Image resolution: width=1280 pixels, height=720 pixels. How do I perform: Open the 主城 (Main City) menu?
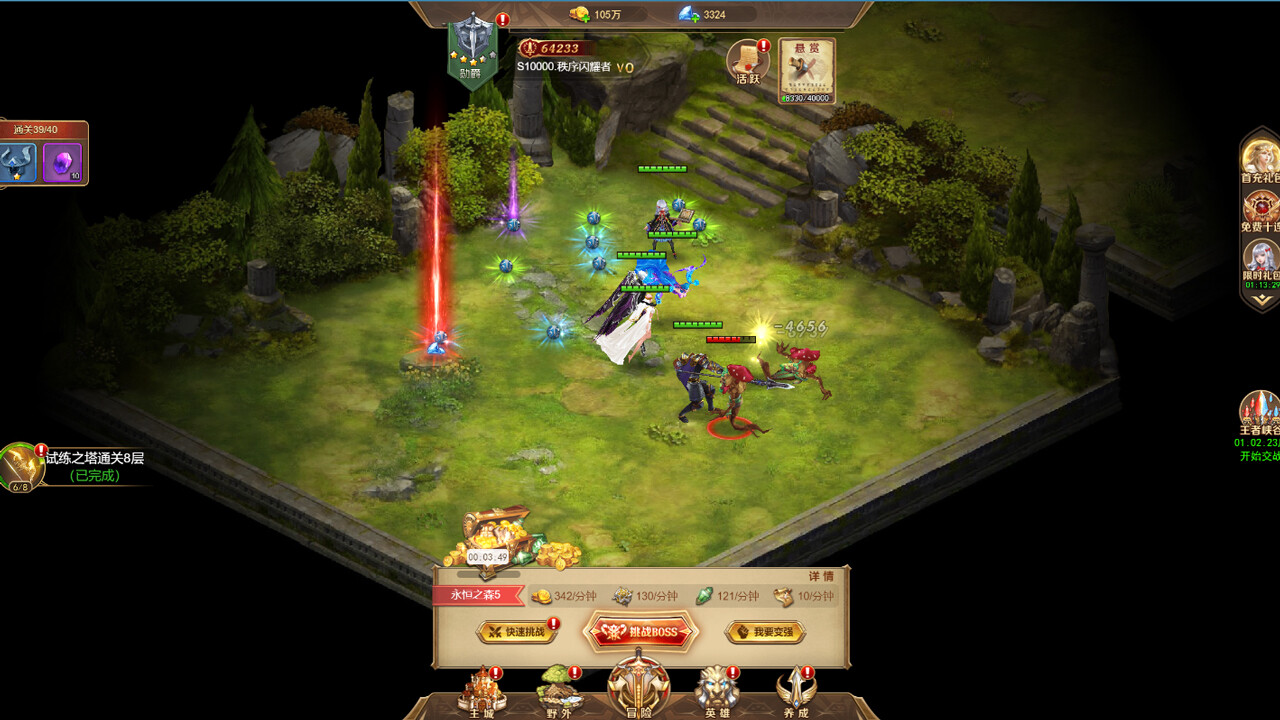[x=481, y=695]
